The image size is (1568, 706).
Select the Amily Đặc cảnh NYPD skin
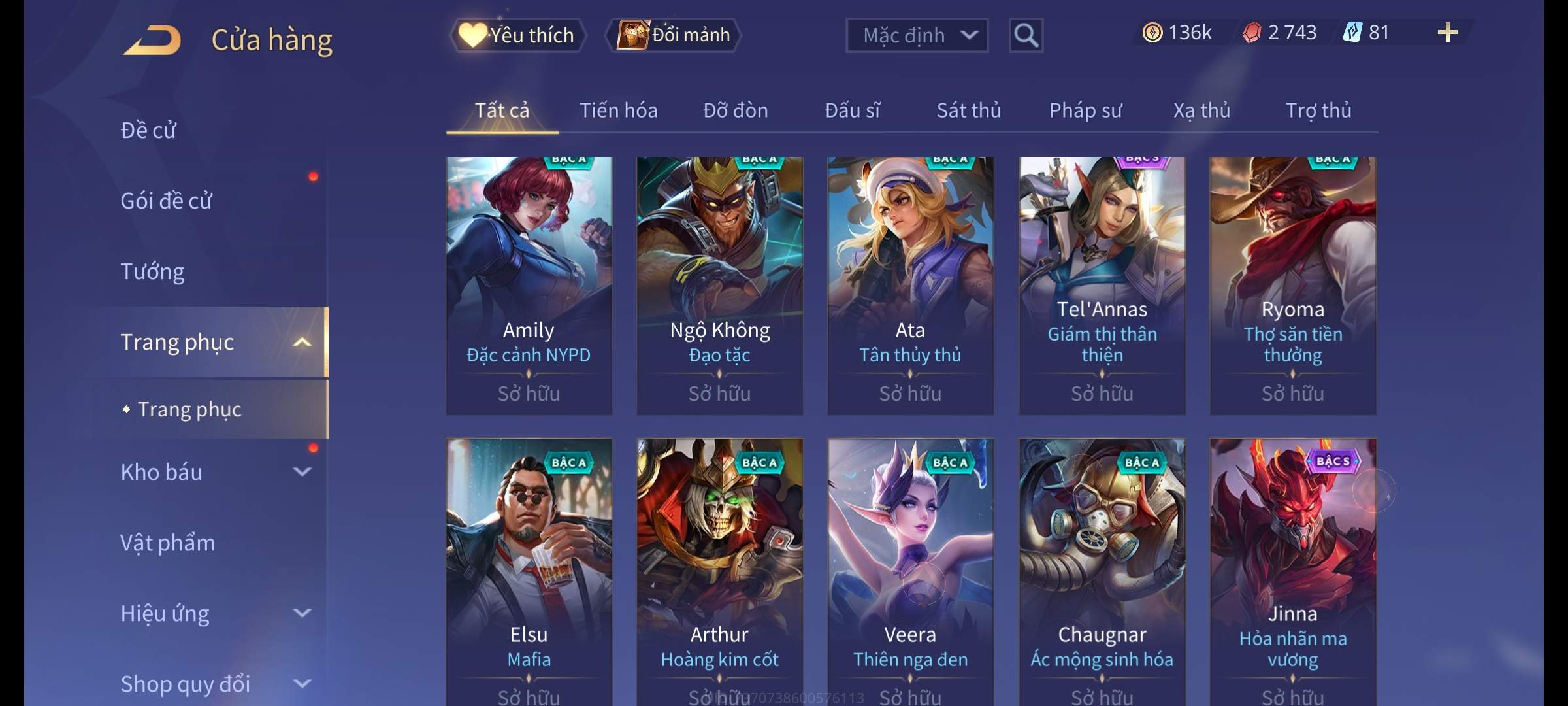(x=529, y=285)
